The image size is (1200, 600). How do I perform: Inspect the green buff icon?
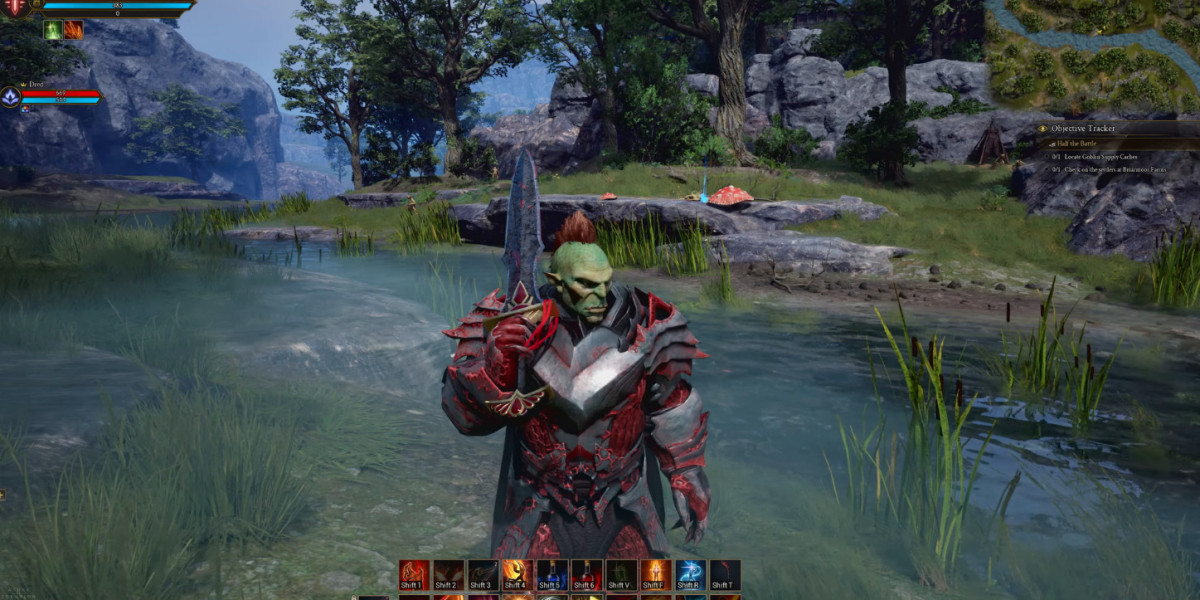(x=53, y=30)
